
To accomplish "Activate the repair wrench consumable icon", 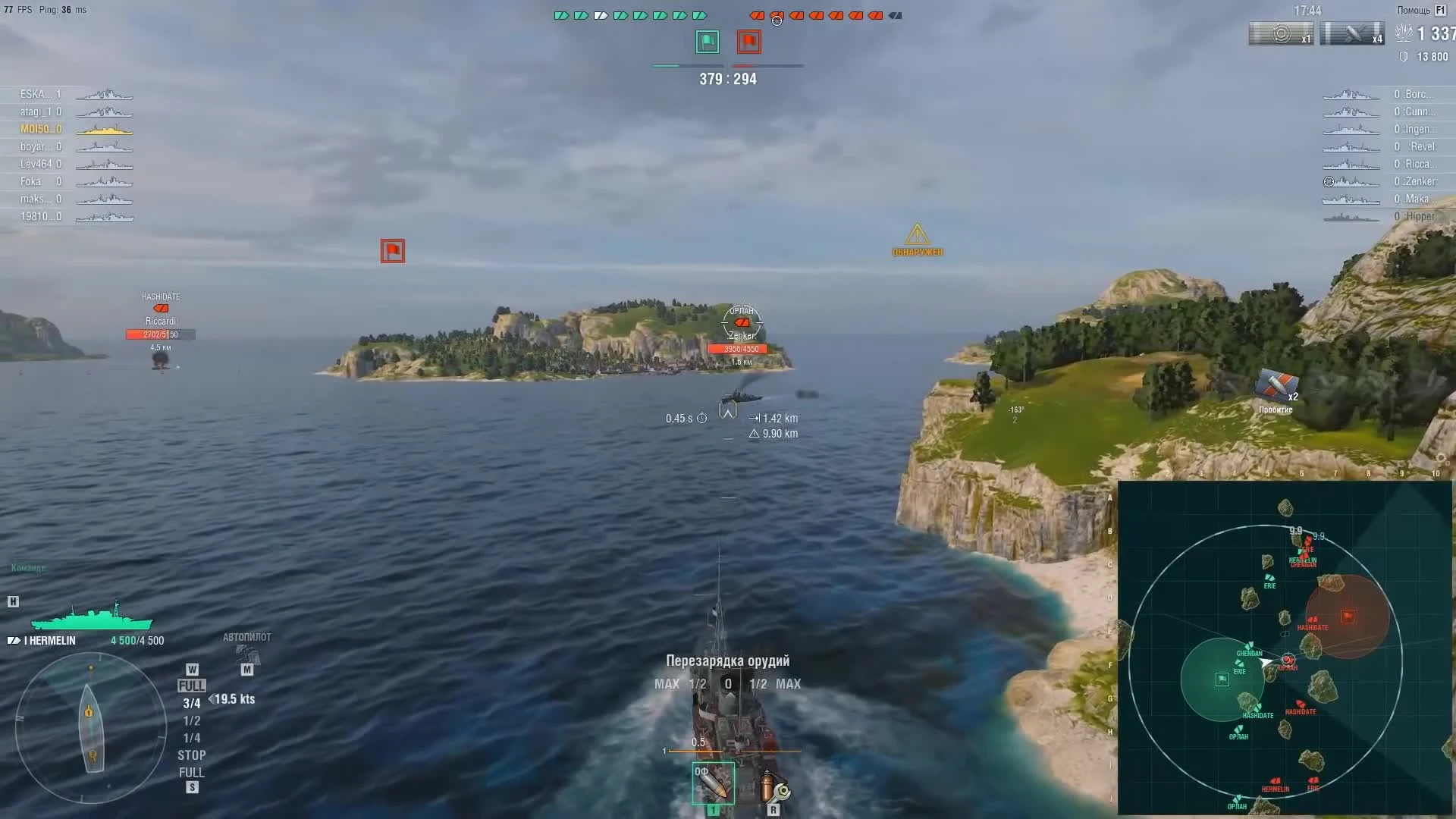I will [x=770, y=787].
